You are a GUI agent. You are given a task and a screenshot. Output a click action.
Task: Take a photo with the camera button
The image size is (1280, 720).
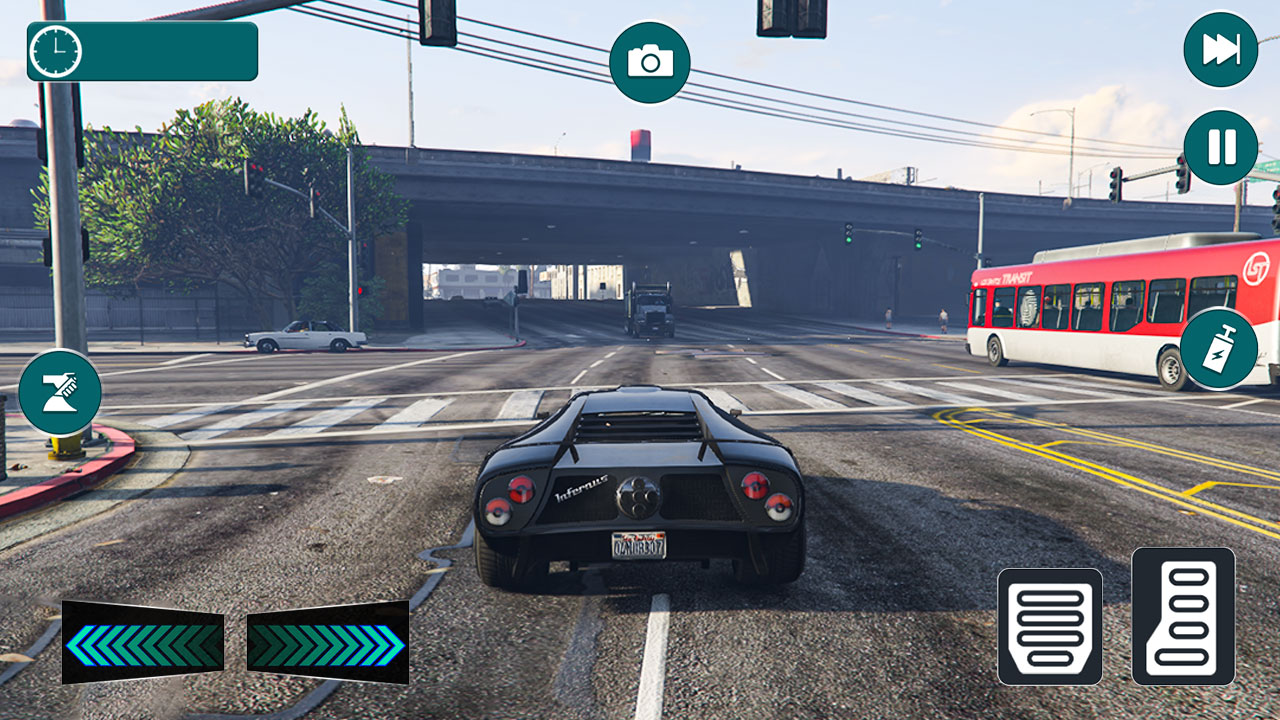650,61
